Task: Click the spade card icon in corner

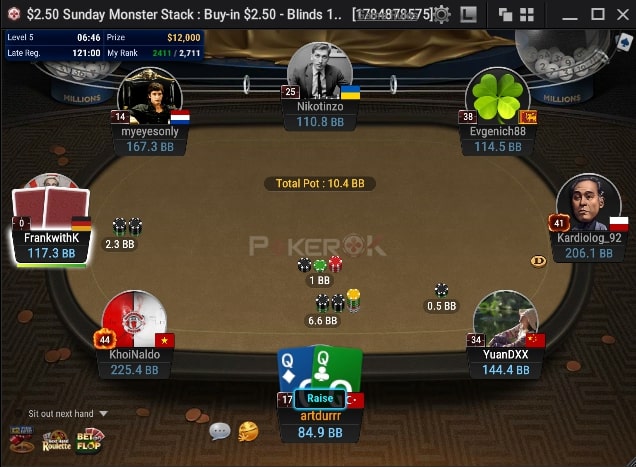Action: click(x=625, y=42)
